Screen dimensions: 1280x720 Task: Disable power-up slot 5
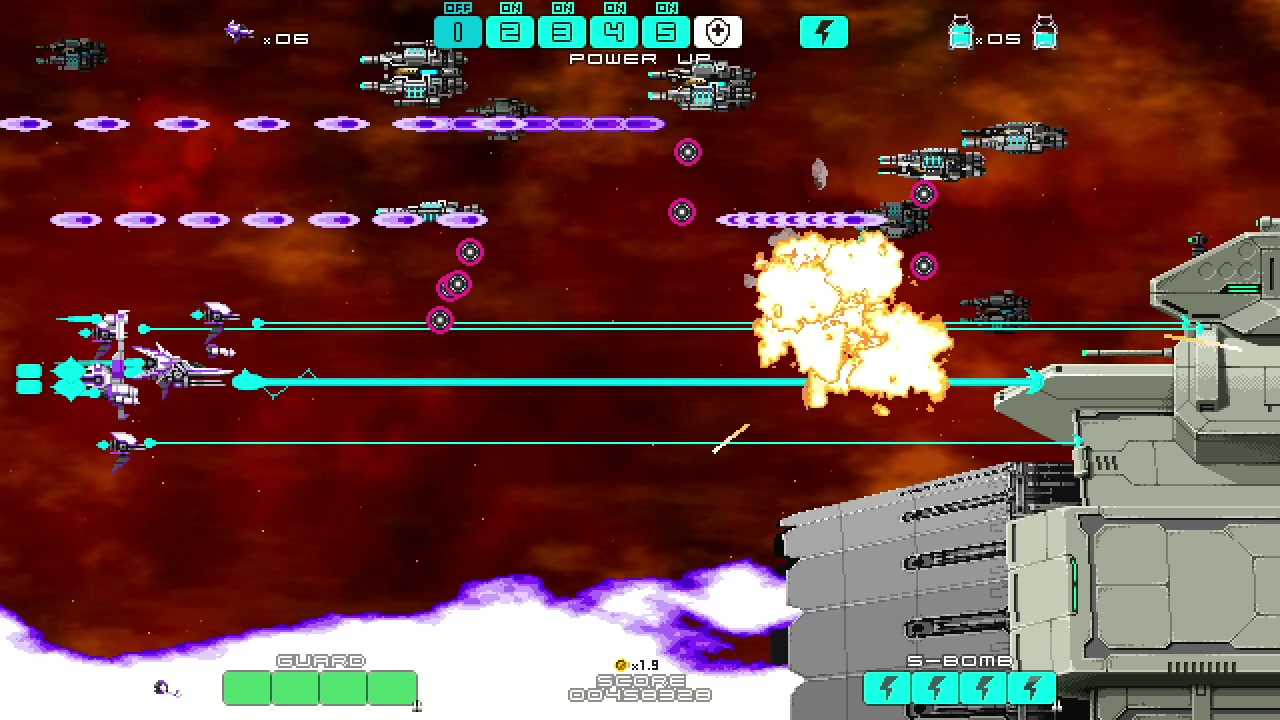666,31
